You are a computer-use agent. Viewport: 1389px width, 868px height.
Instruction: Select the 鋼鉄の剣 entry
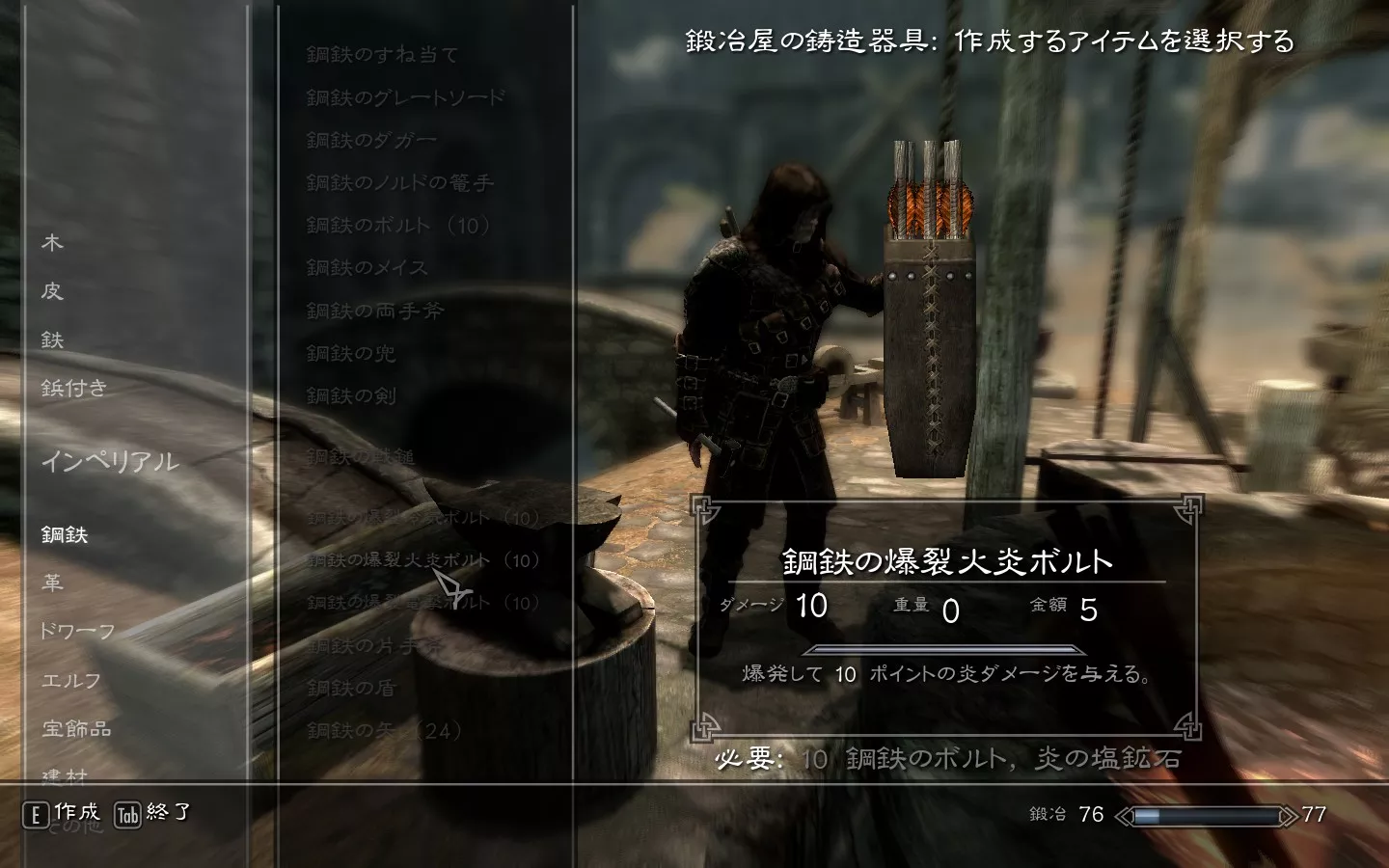pyautogui.click(x=351, y=395)
